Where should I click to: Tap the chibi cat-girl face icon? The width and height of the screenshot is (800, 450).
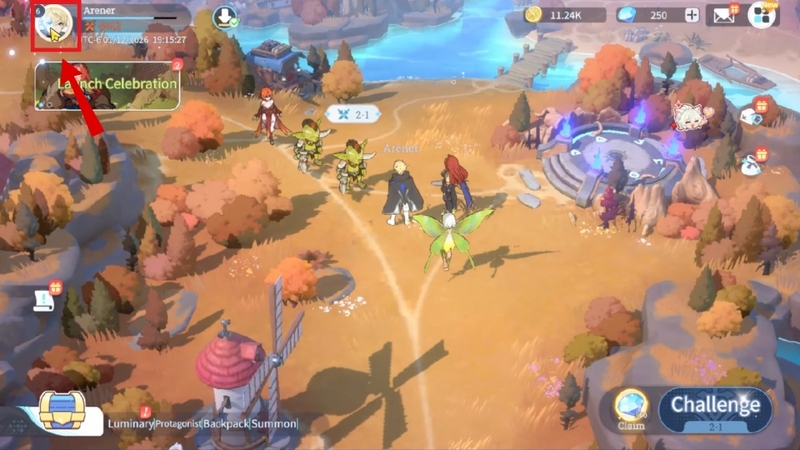coord(689,119)
